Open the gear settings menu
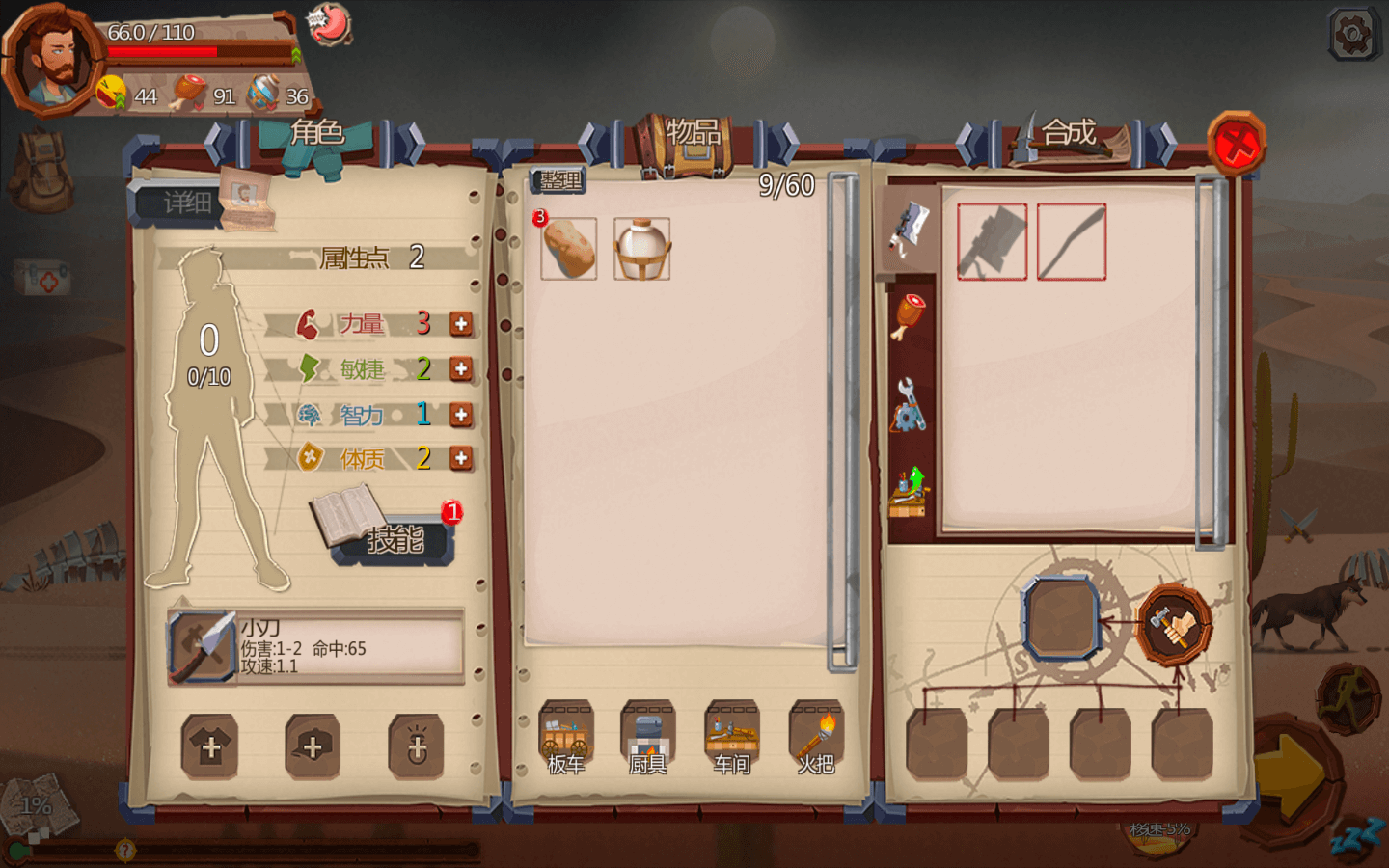The height and width of the screenshot is (868, 1389). pos(1352,35)
